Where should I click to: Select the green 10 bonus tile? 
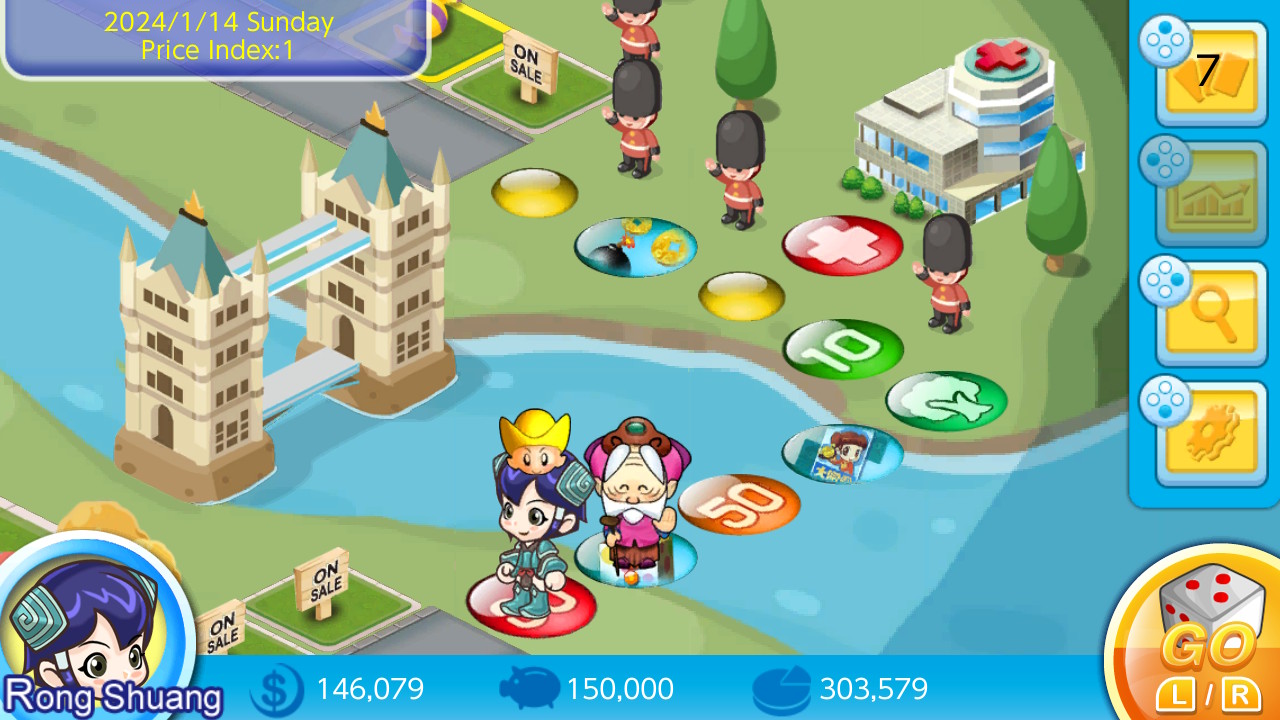point(845,350)
